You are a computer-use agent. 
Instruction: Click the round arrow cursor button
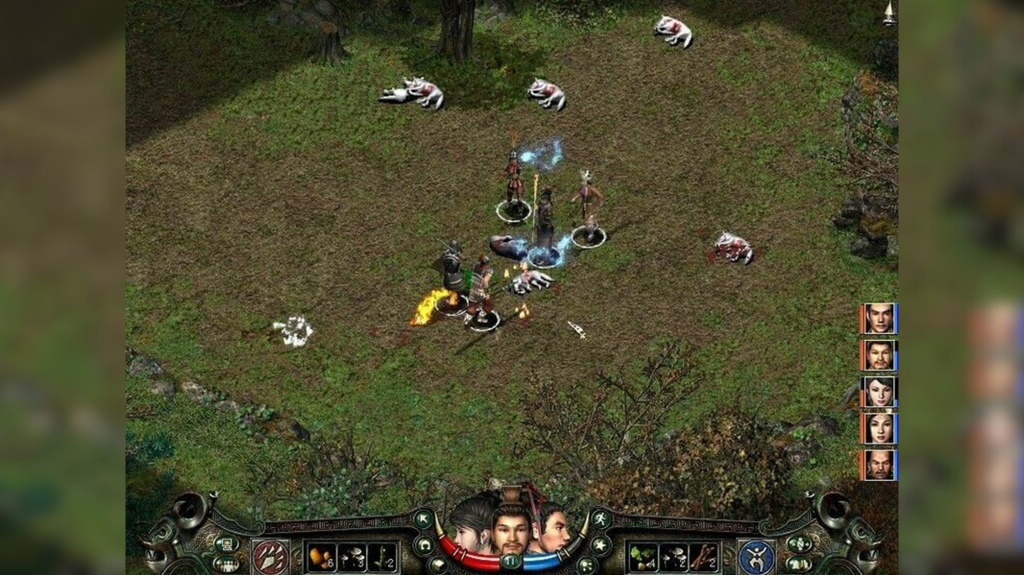pos(423,519)
